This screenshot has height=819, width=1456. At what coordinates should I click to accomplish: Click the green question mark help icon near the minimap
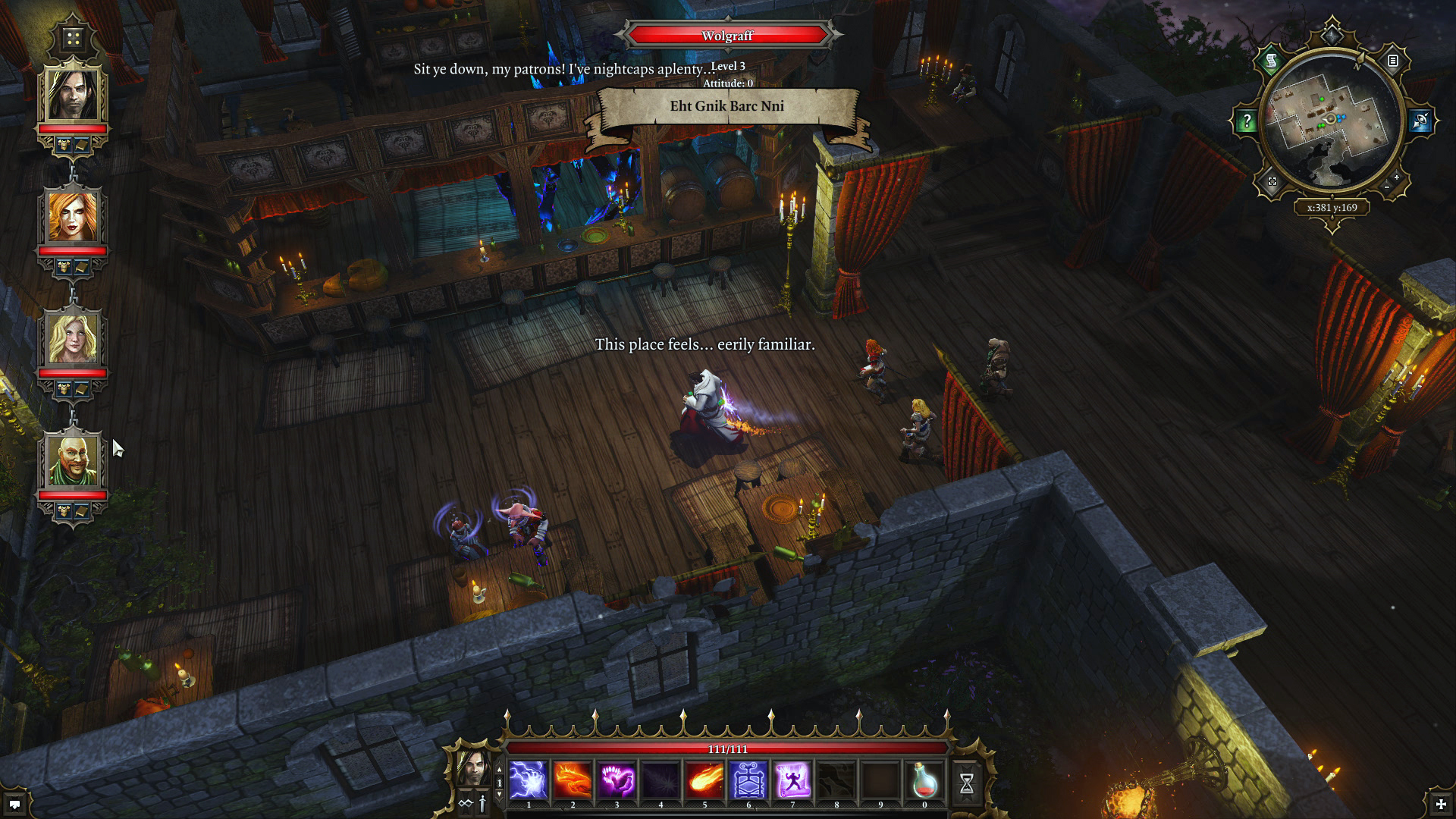(x=1247, y=120)
